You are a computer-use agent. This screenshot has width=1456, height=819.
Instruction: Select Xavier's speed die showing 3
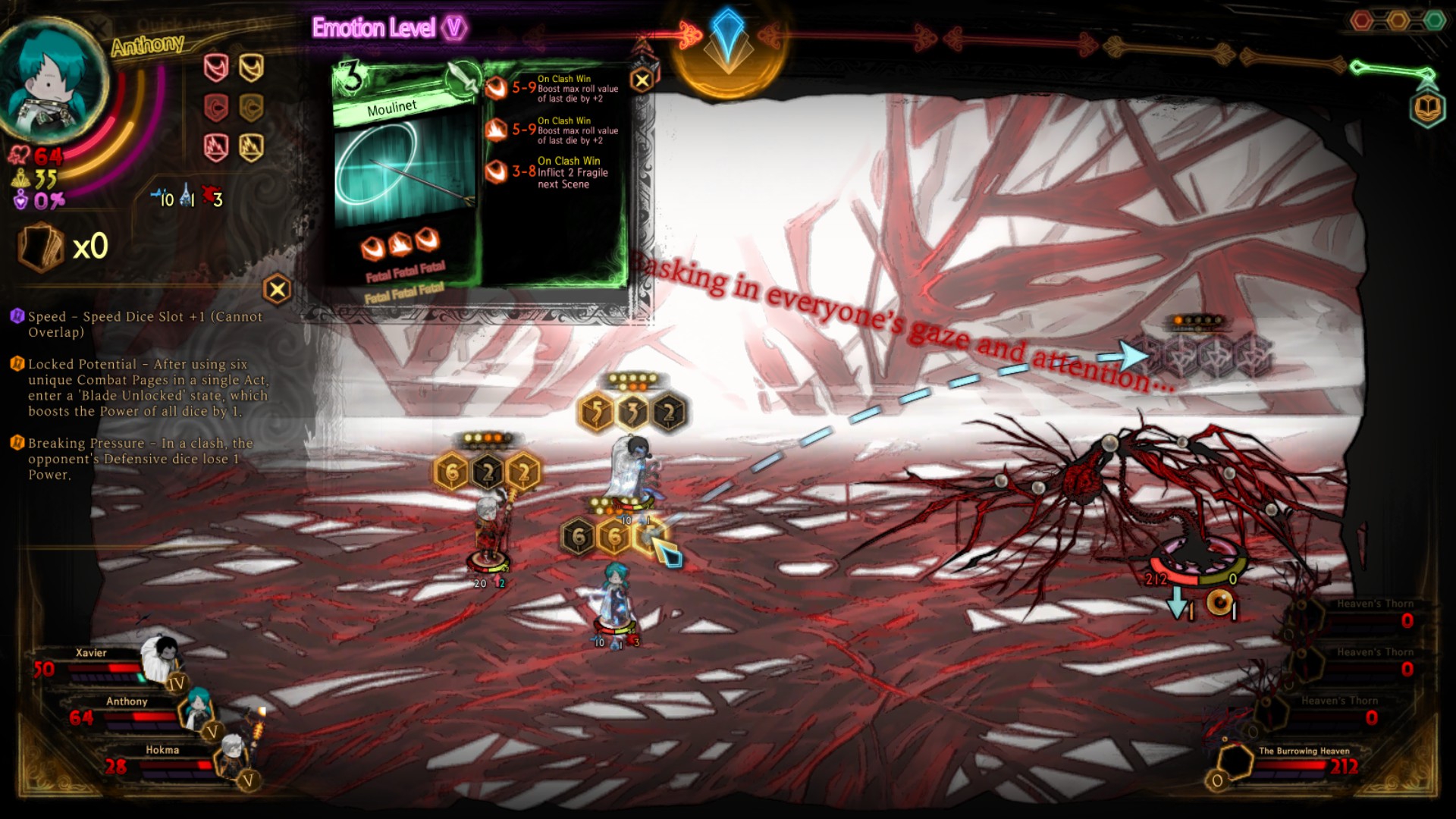click(632, 413)
